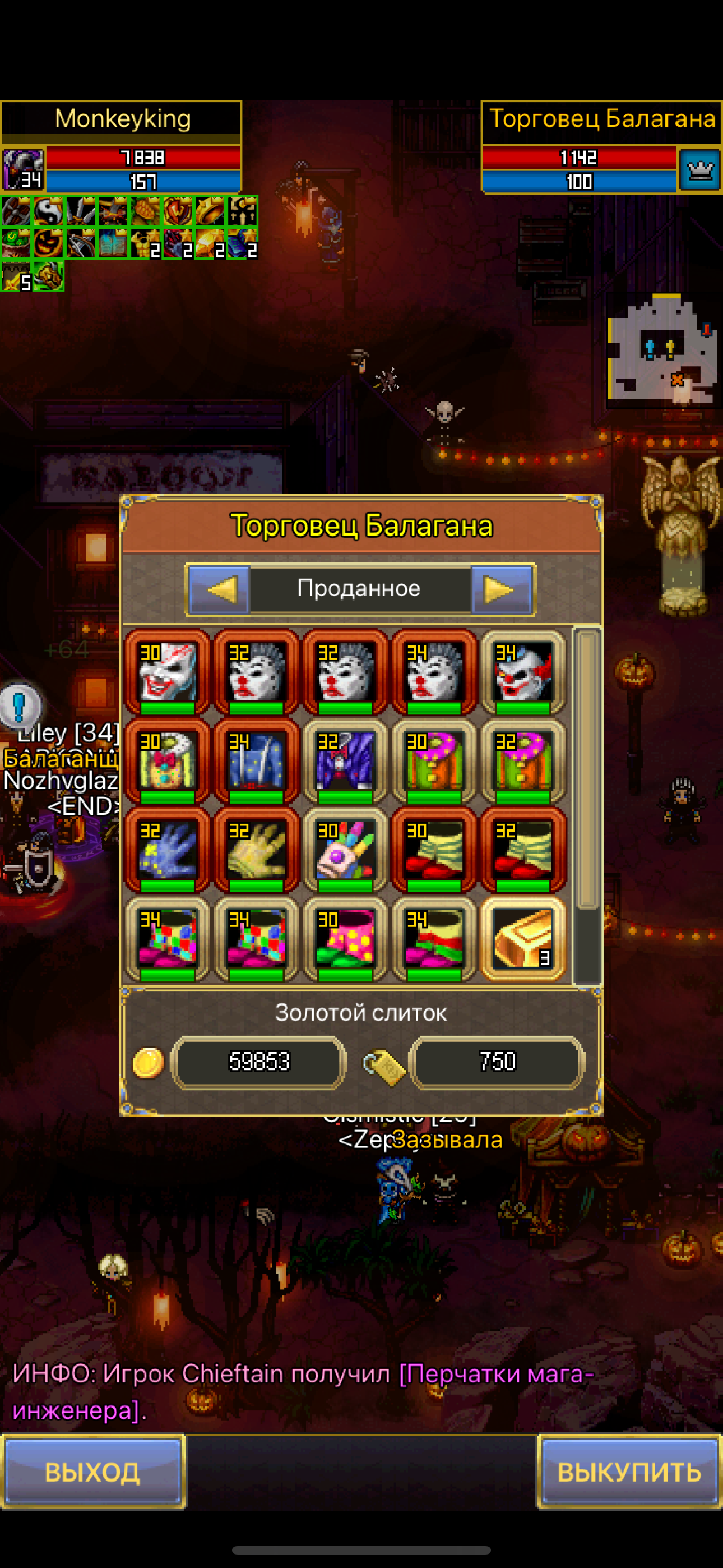Select the level 30 white jester mask
The width and height of the screenshot is (723, 1568).
tap(168, 672)
